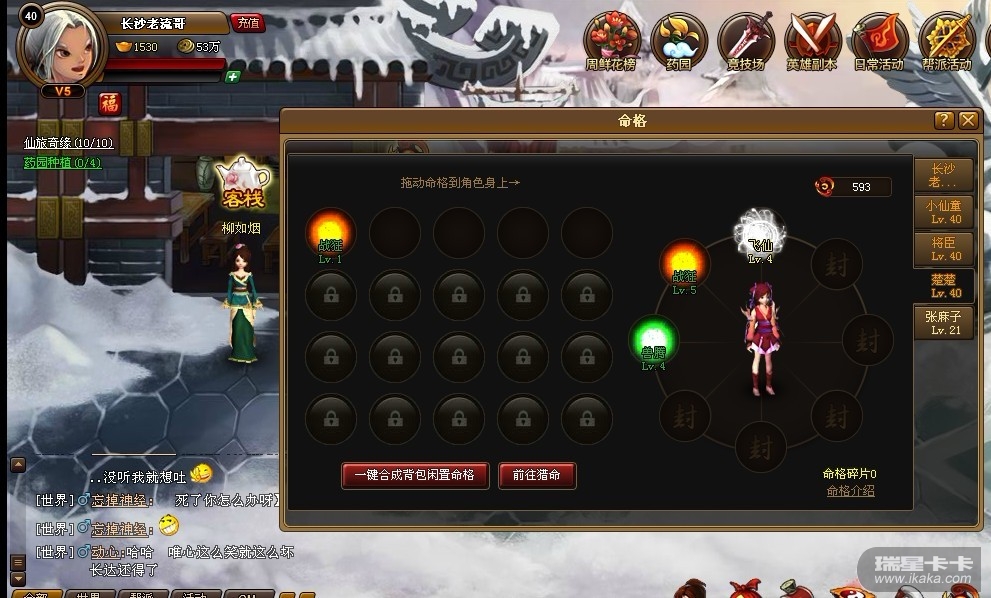Open the 药园种植 (0/4) quest tracker
Screen dimensions: 991x598
coord(62,163)
